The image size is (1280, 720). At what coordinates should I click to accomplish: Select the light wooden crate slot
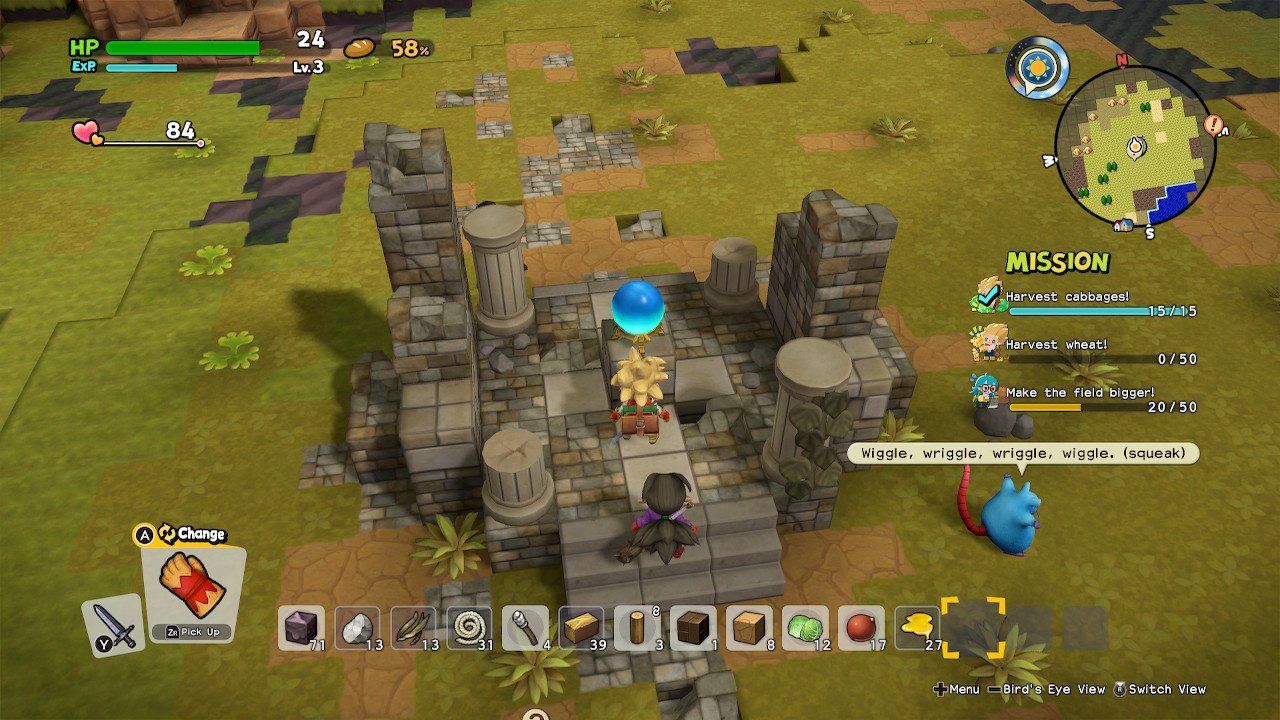749,628
